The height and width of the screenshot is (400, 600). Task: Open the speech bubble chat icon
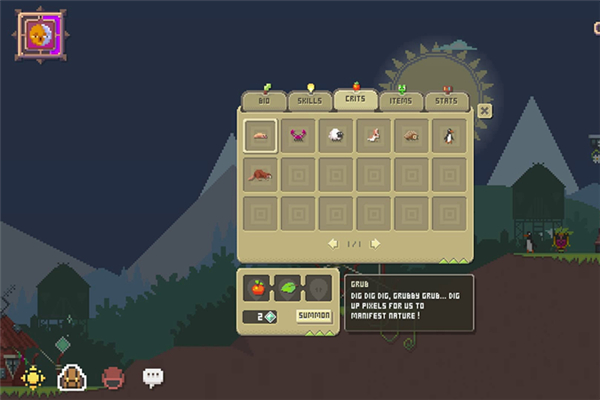152,377
